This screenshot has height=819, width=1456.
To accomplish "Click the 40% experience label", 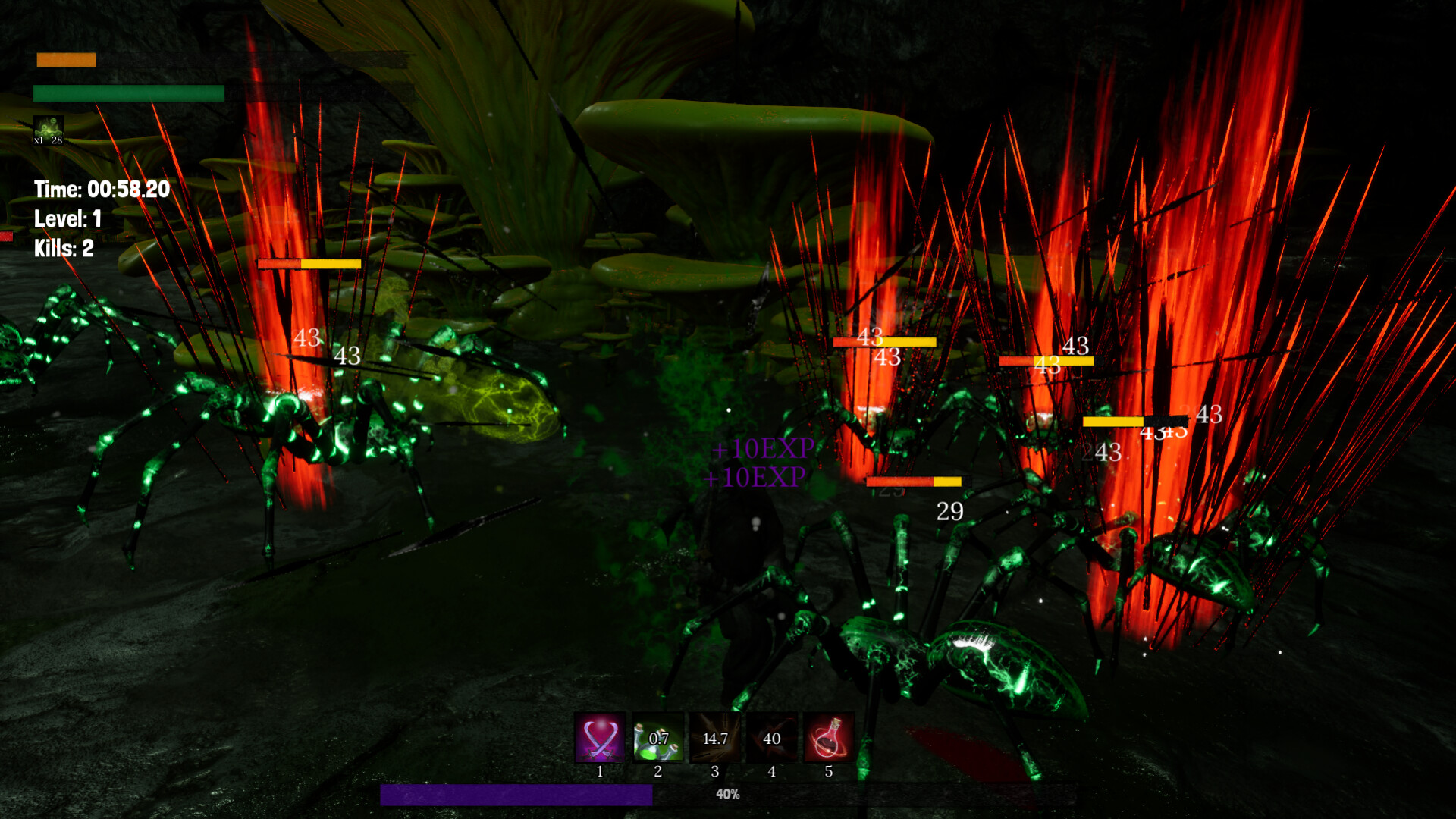I will pyautogui.click(x=726, y=795).
